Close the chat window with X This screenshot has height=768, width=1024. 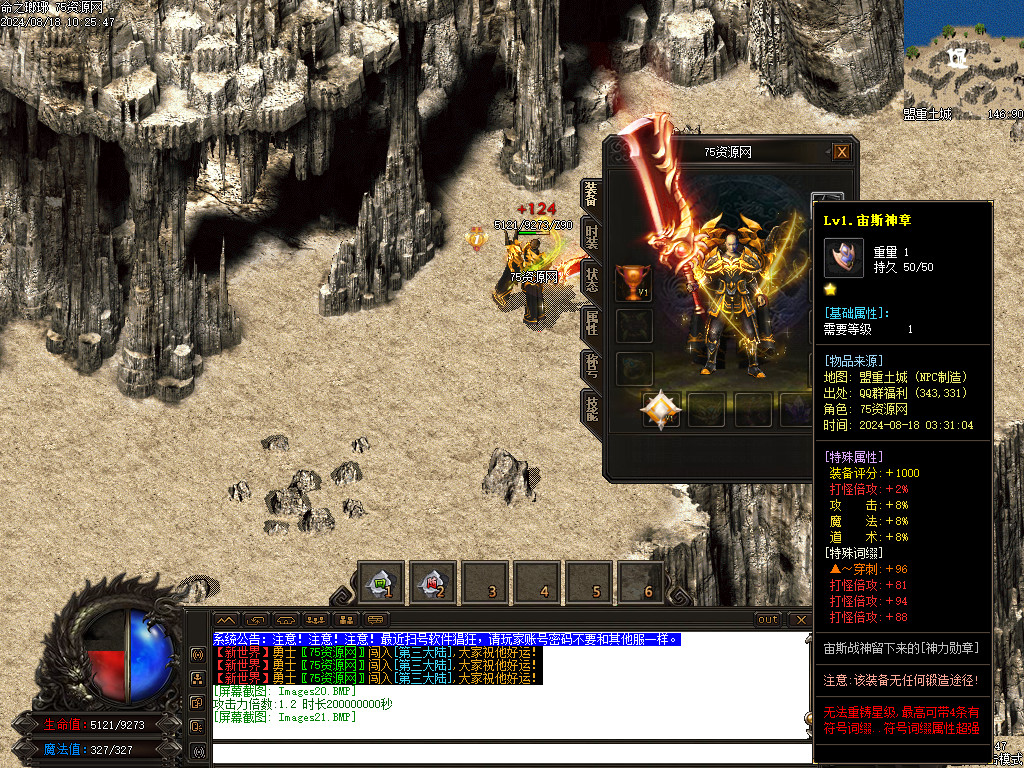tap(800, 620)
